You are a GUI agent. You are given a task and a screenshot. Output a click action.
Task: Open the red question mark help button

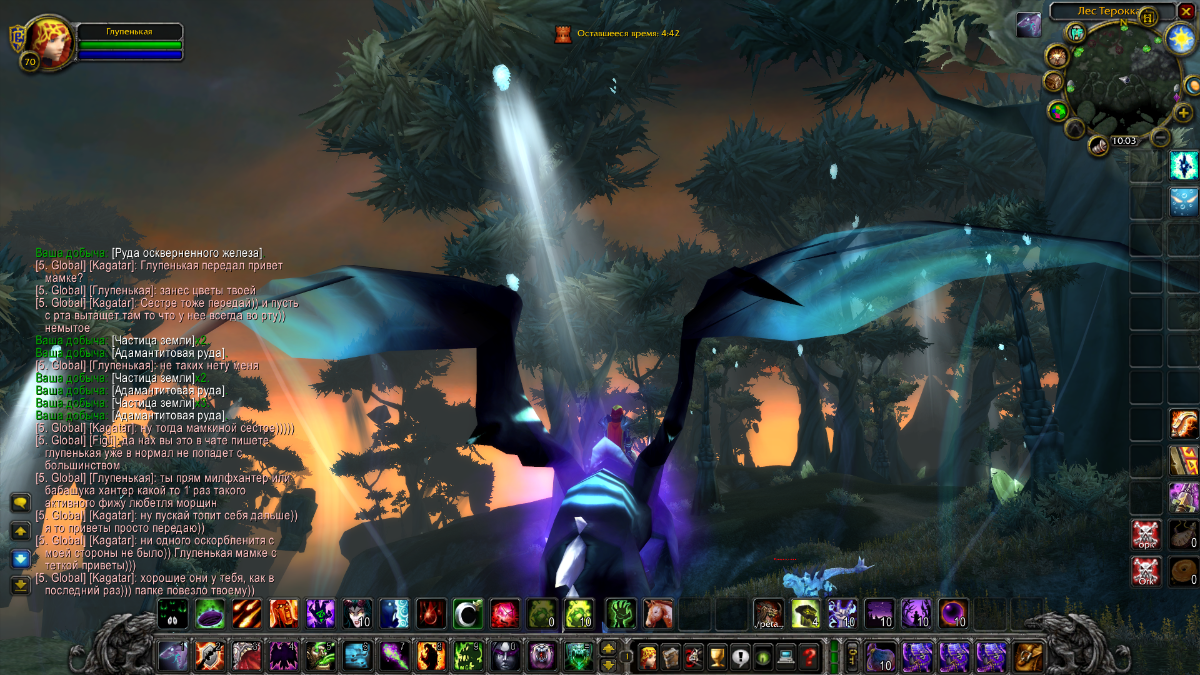point(809,656)
